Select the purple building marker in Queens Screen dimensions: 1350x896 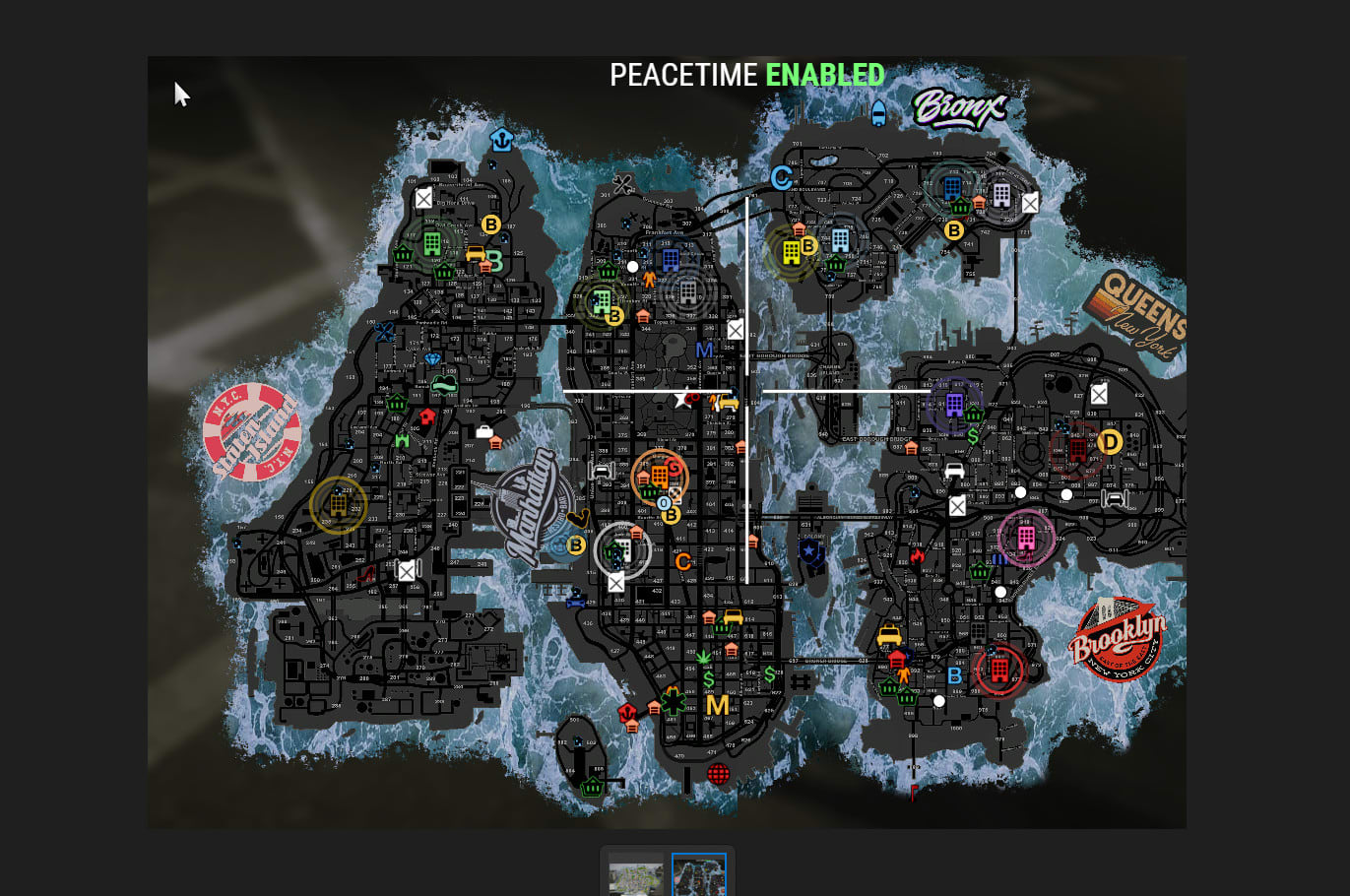click(x=953, y=404)
